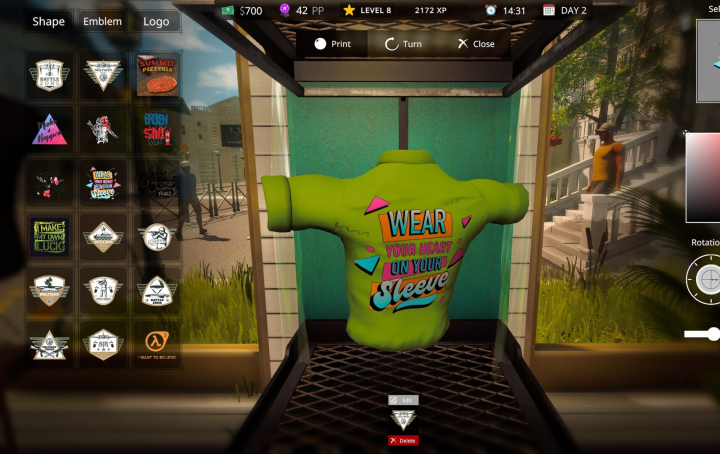Pick the Broken Smile logo
This screenshot has height=454, width=720.
coord(158,128)
